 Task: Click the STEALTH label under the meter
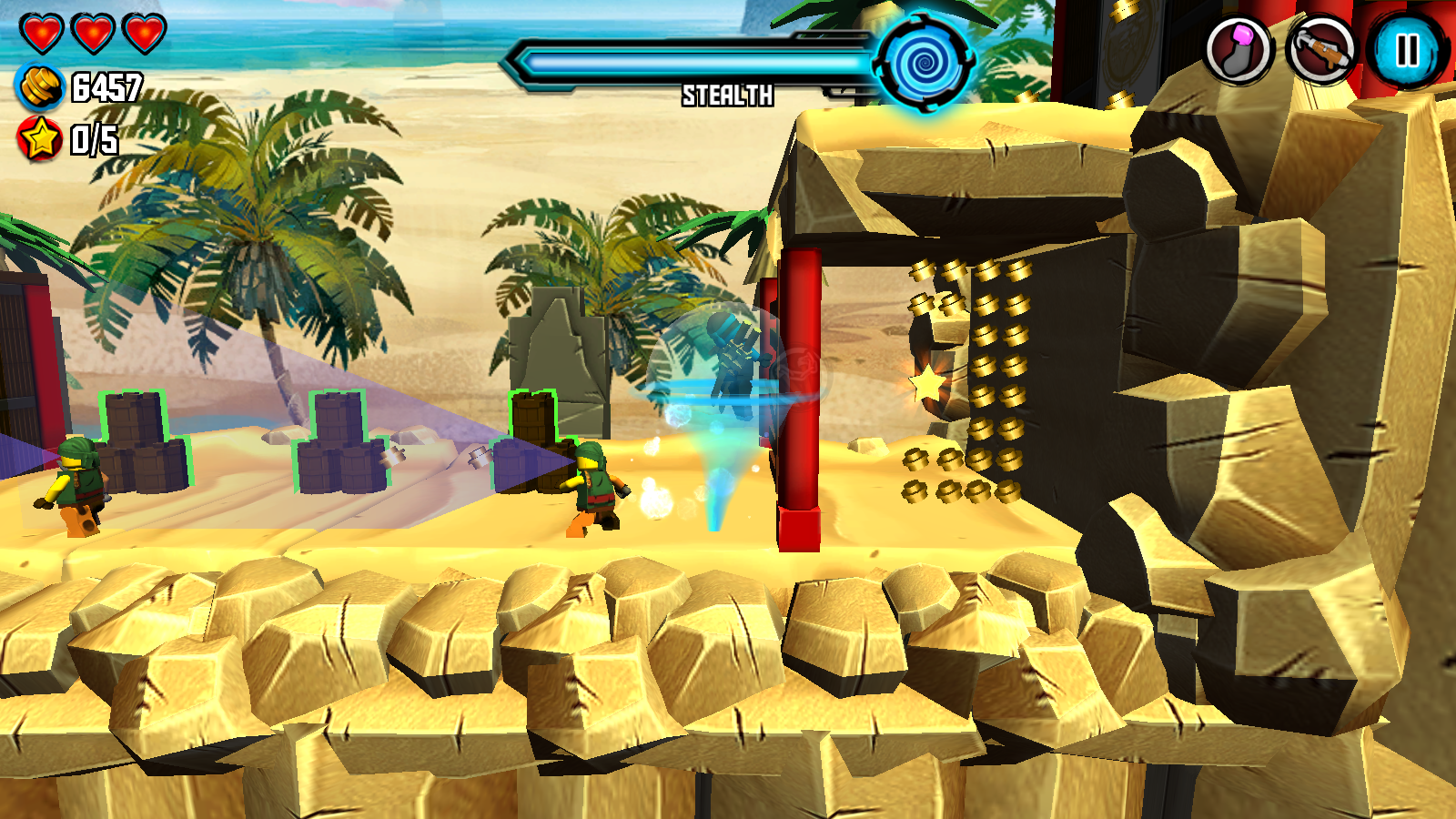728,94
